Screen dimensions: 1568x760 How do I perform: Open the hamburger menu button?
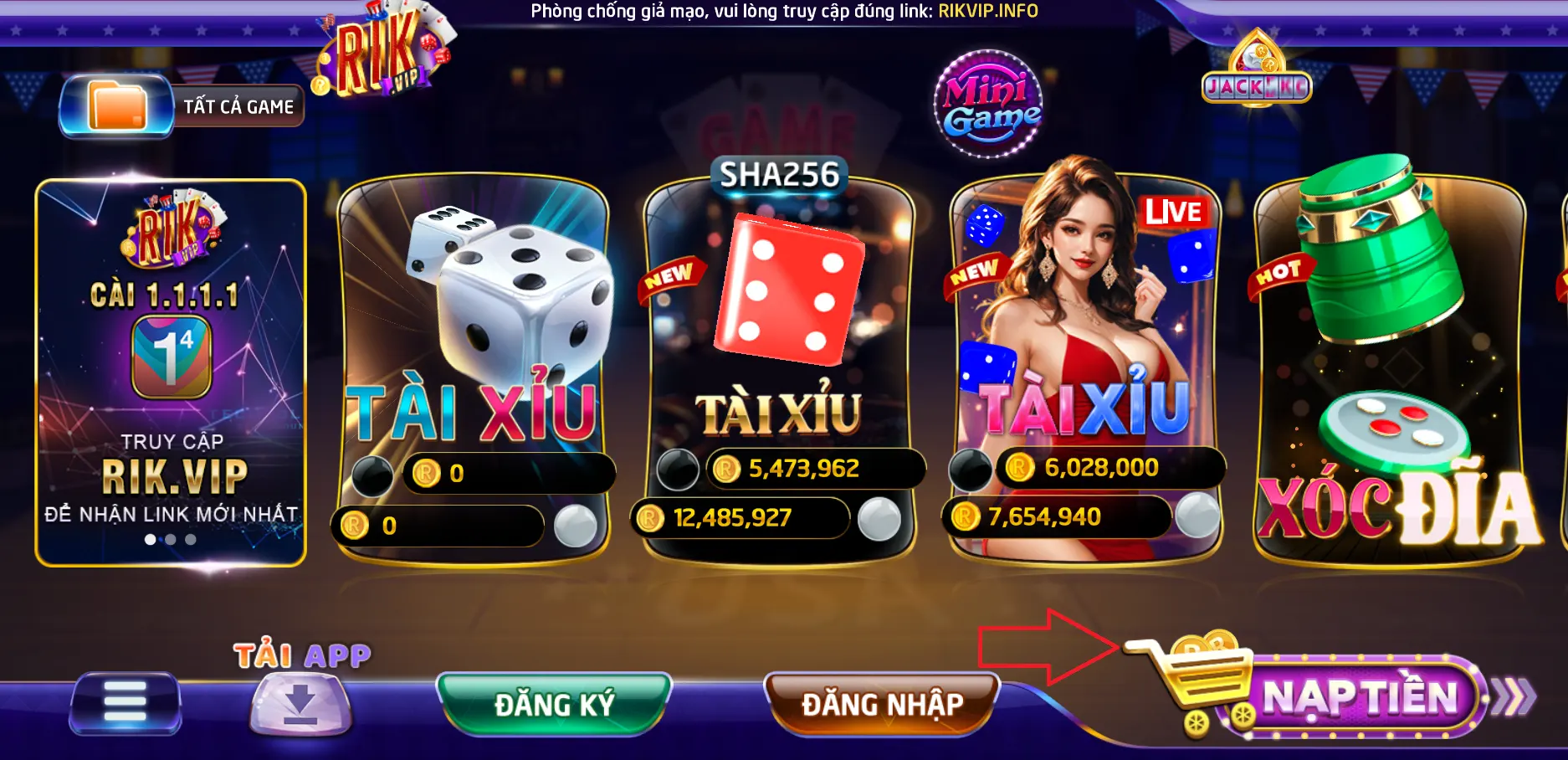pyautogui.click(x=126, y=701)
